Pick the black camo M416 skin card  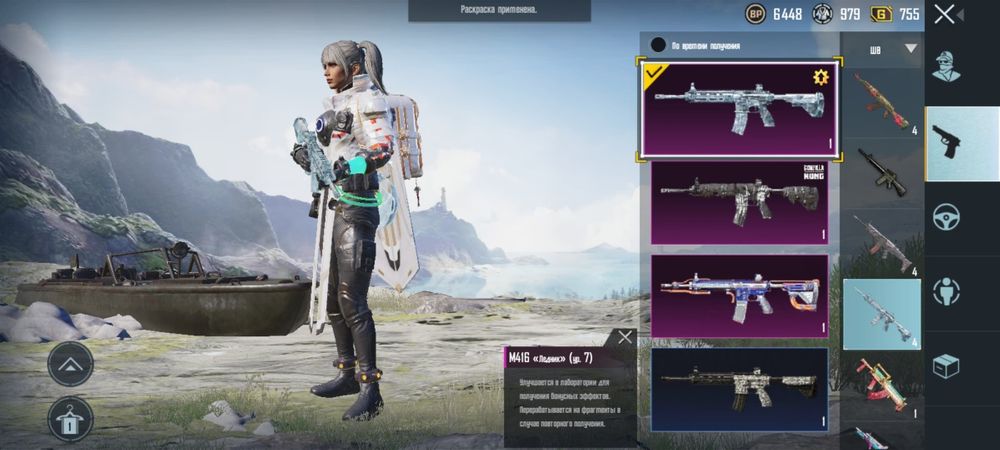point(740,388)
